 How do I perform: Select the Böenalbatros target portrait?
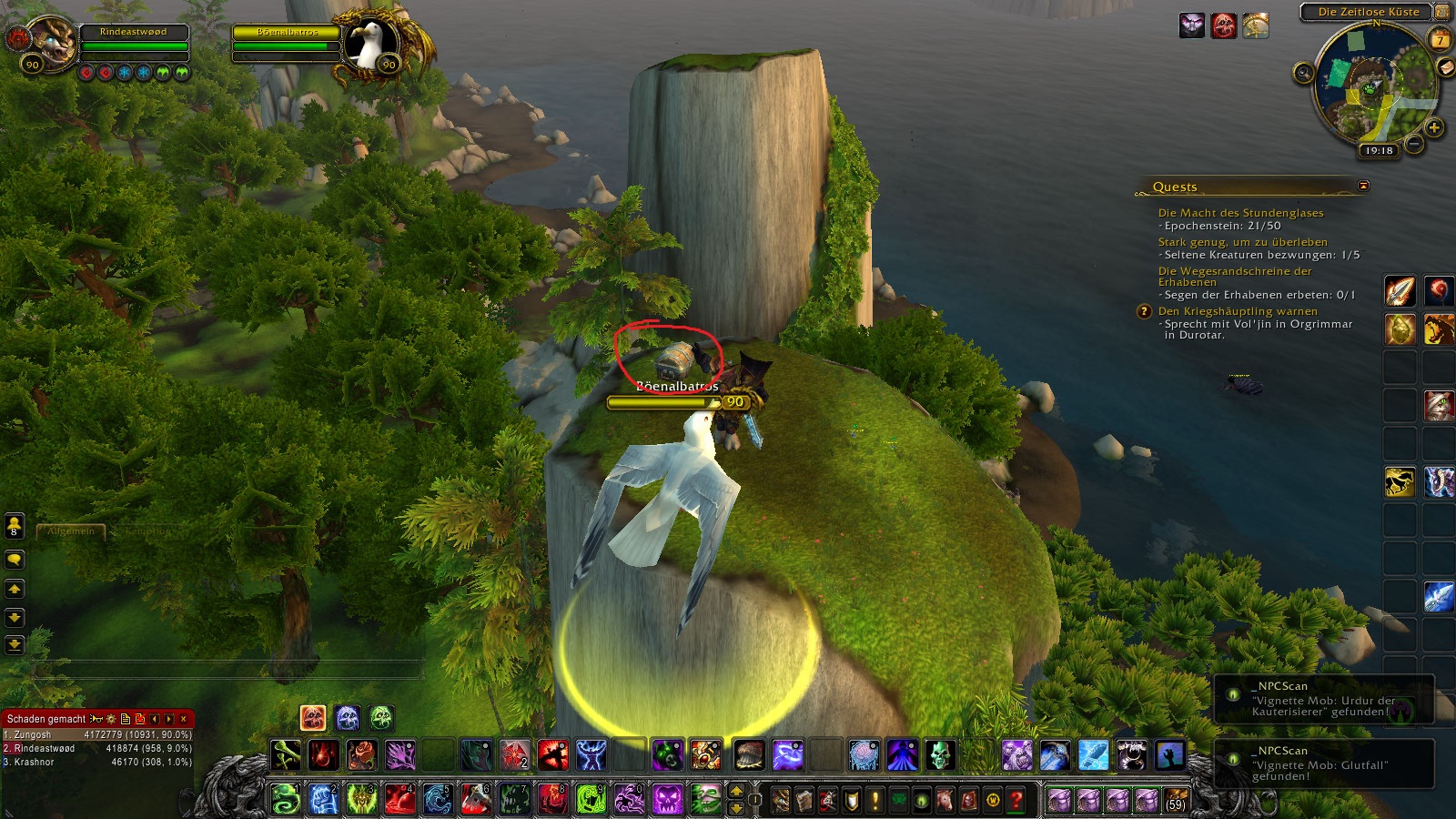pyautogui.click(x=370, y=43)
